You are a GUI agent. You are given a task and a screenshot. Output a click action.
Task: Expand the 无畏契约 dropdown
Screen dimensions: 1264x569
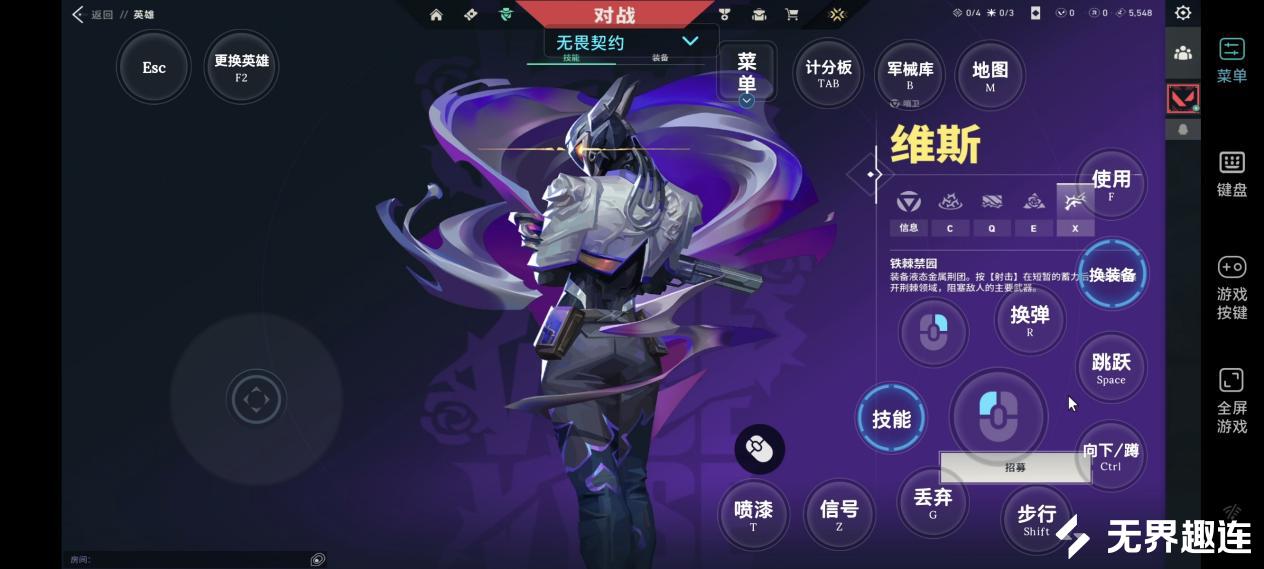coord(690,41)
